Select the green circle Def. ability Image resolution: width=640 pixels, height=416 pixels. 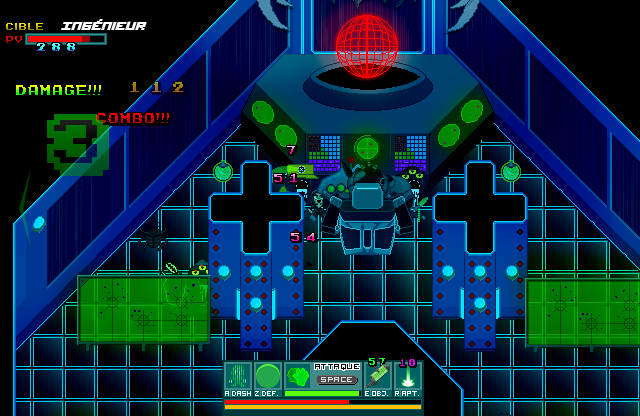coord(268,376)
